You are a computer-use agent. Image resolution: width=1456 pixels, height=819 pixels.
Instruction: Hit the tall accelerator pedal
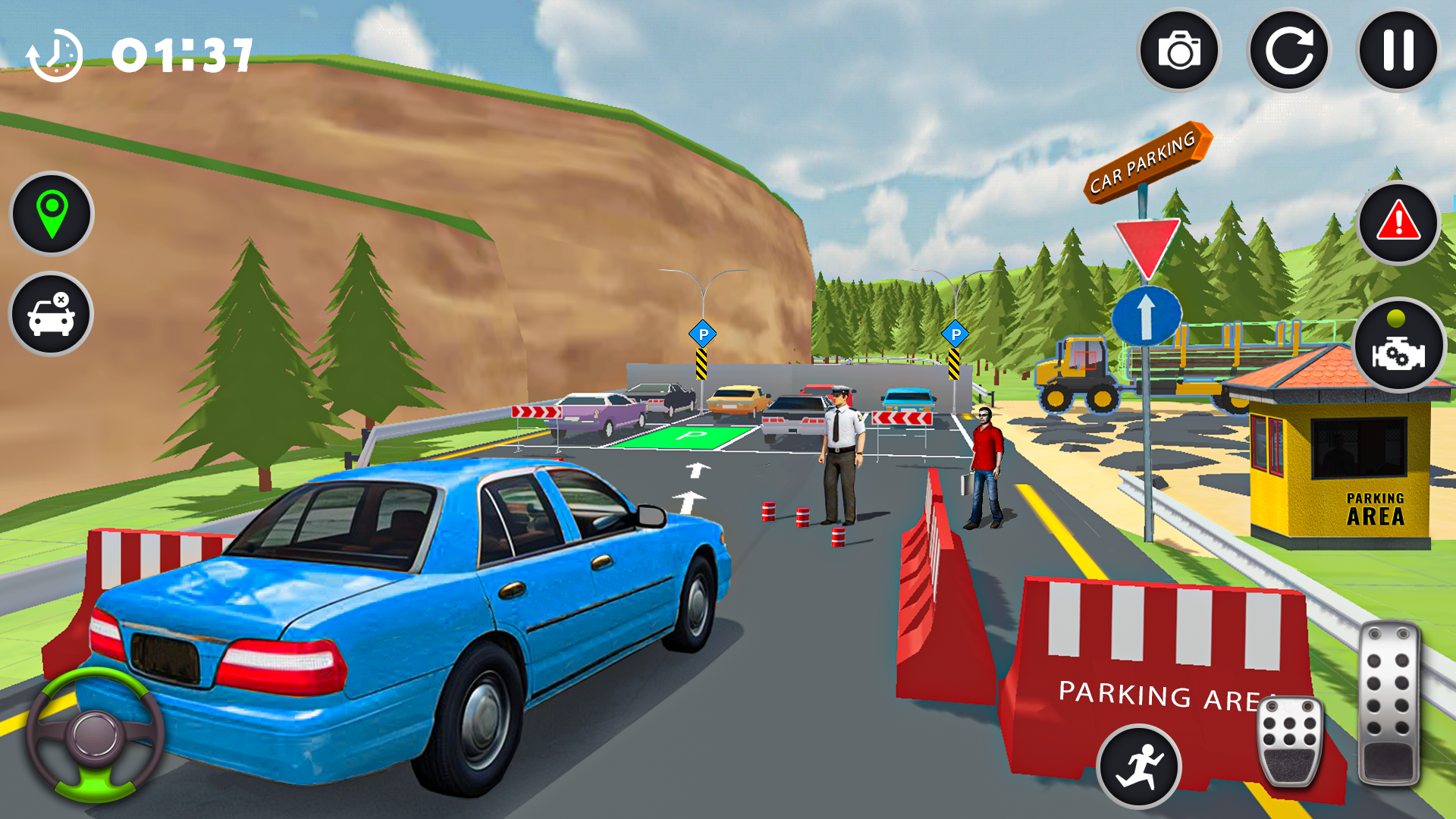(x=1389, y=702)
